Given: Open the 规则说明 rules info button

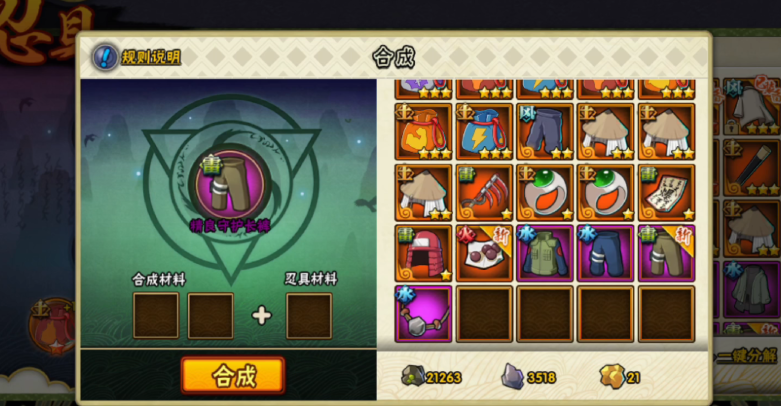Looking at the screenshot, I should (x=137, y=57).
